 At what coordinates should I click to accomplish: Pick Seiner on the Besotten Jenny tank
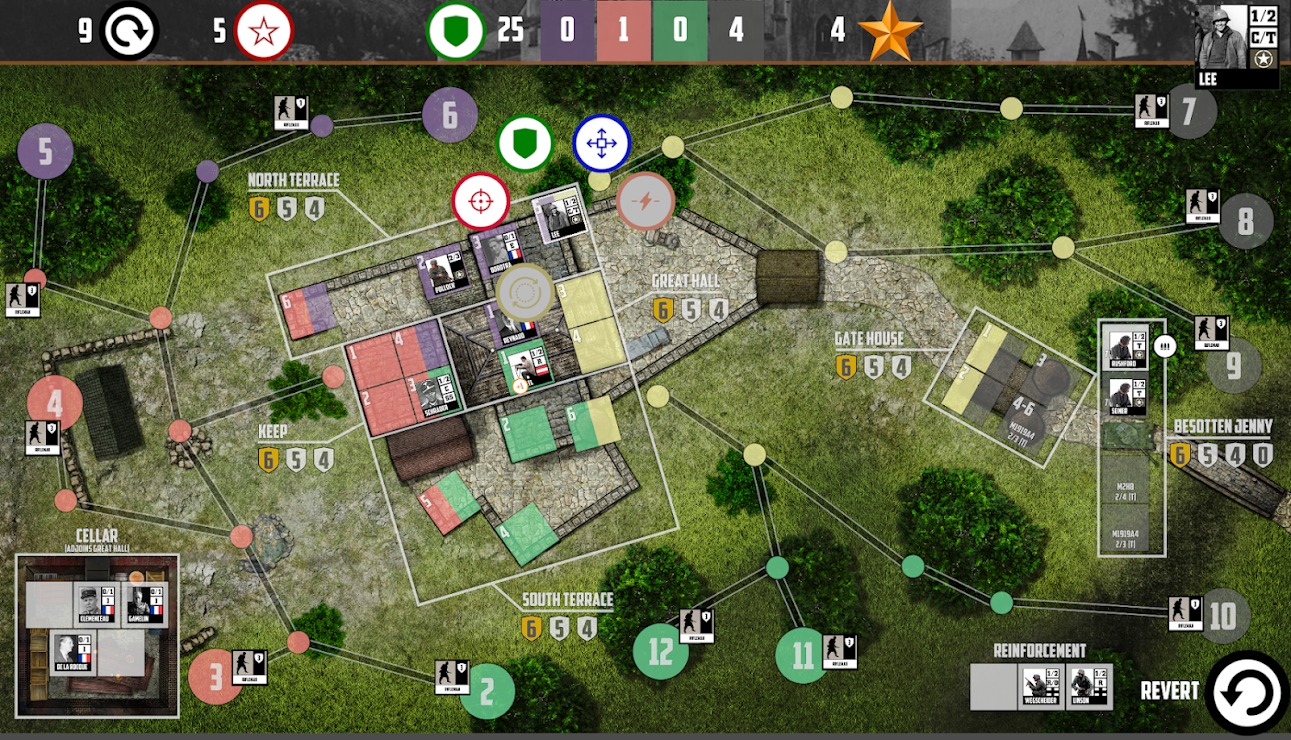click(1124, 396)
